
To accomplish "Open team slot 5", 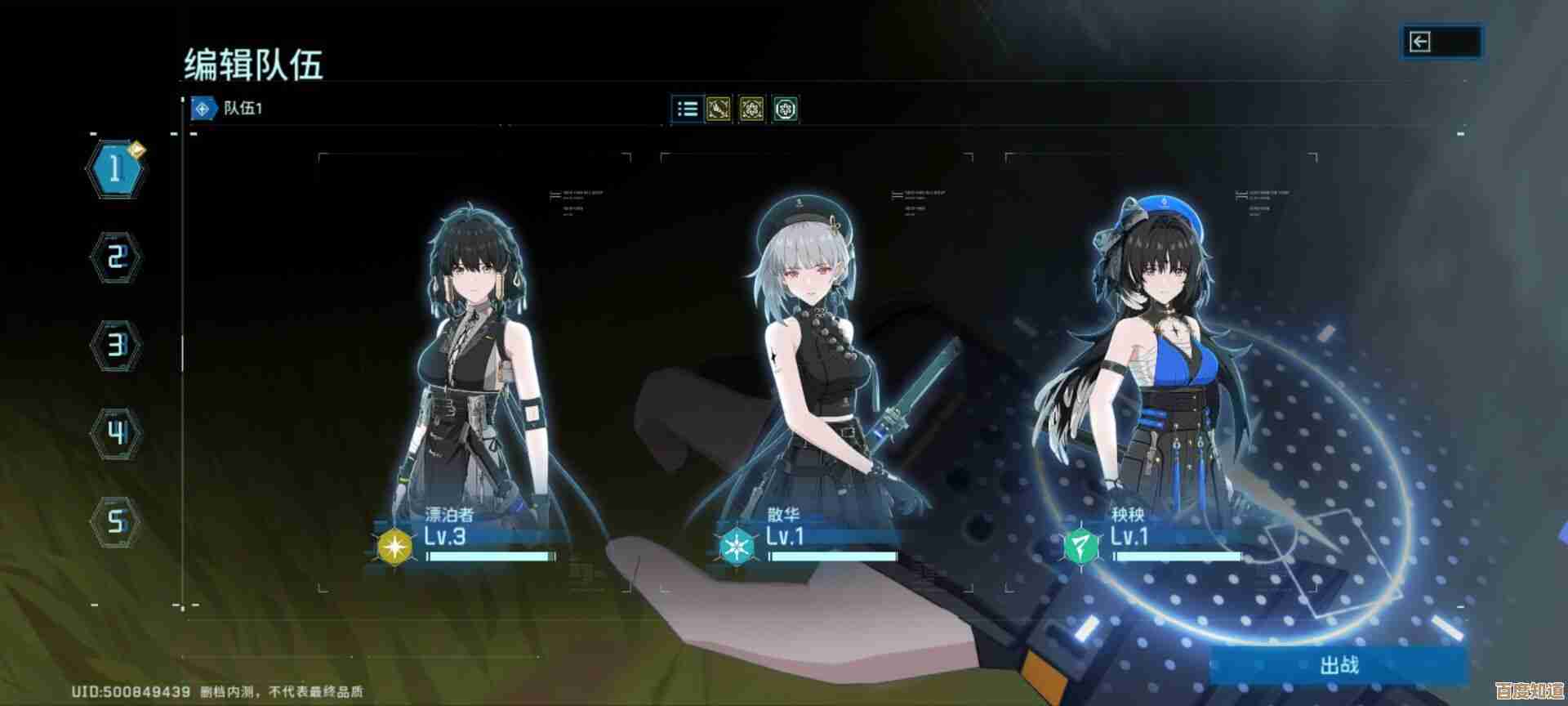I will [x=115, y=521].
